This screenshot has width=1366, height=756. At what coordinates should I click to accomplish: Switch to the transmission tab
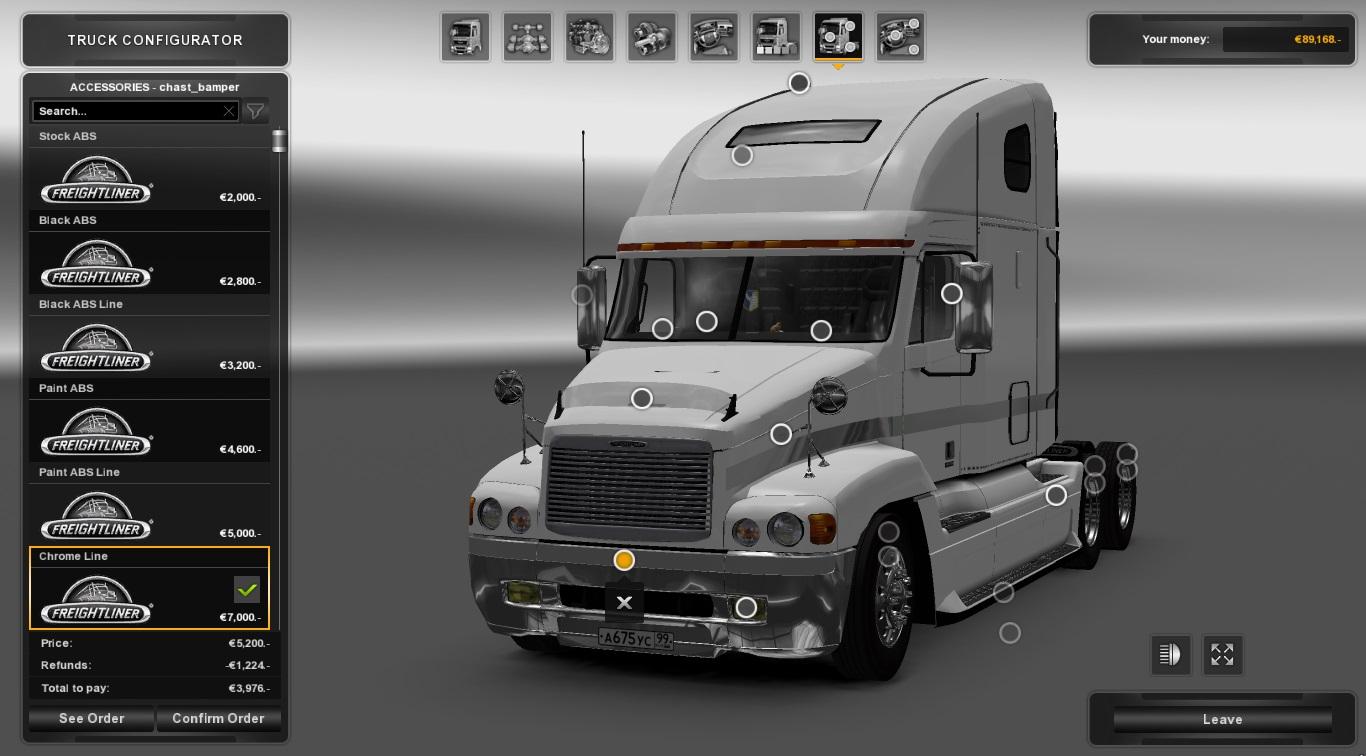[x=651, y=37]
